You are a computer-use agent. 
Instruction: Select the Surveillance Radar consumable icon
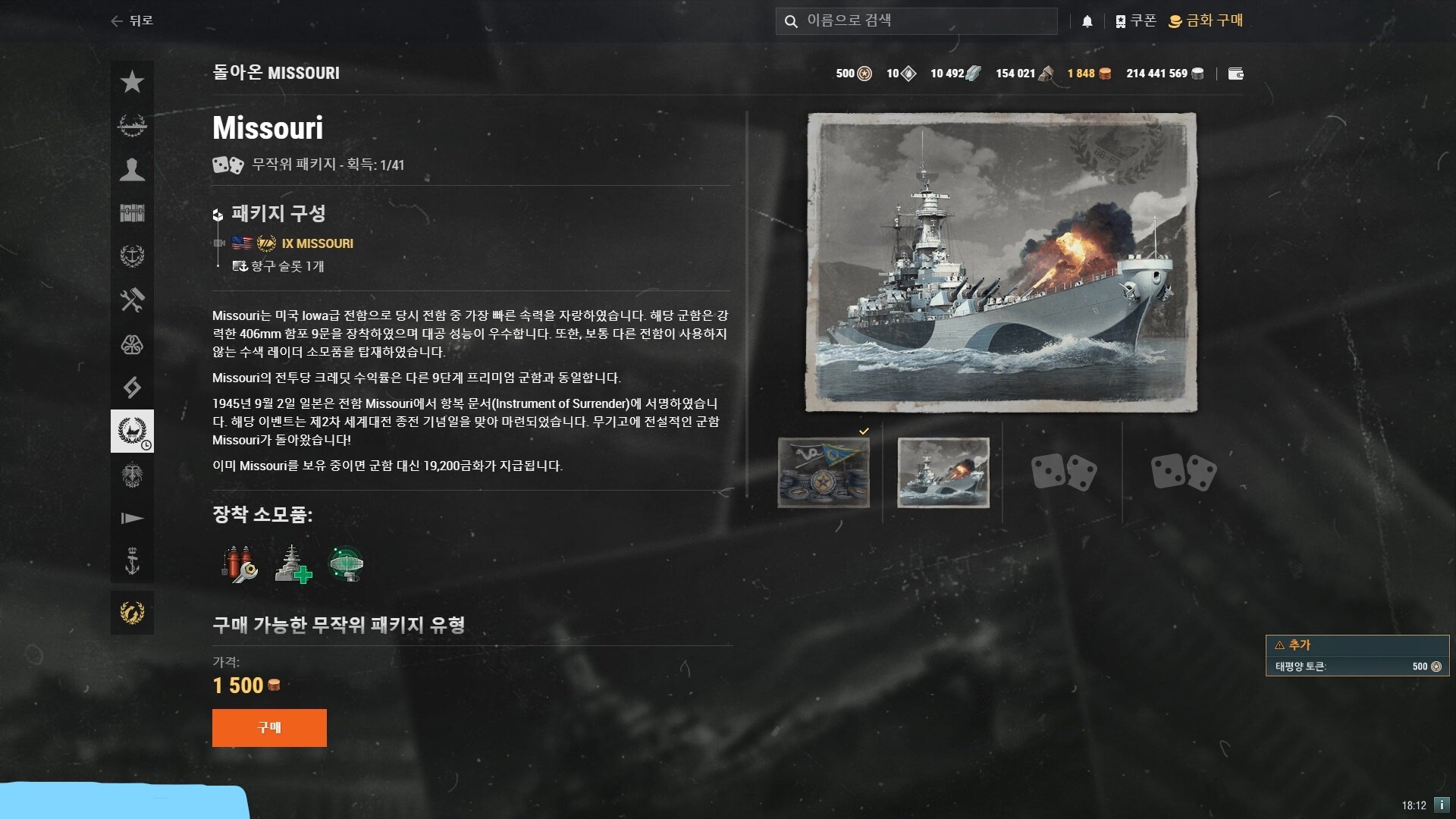(347, 564)
